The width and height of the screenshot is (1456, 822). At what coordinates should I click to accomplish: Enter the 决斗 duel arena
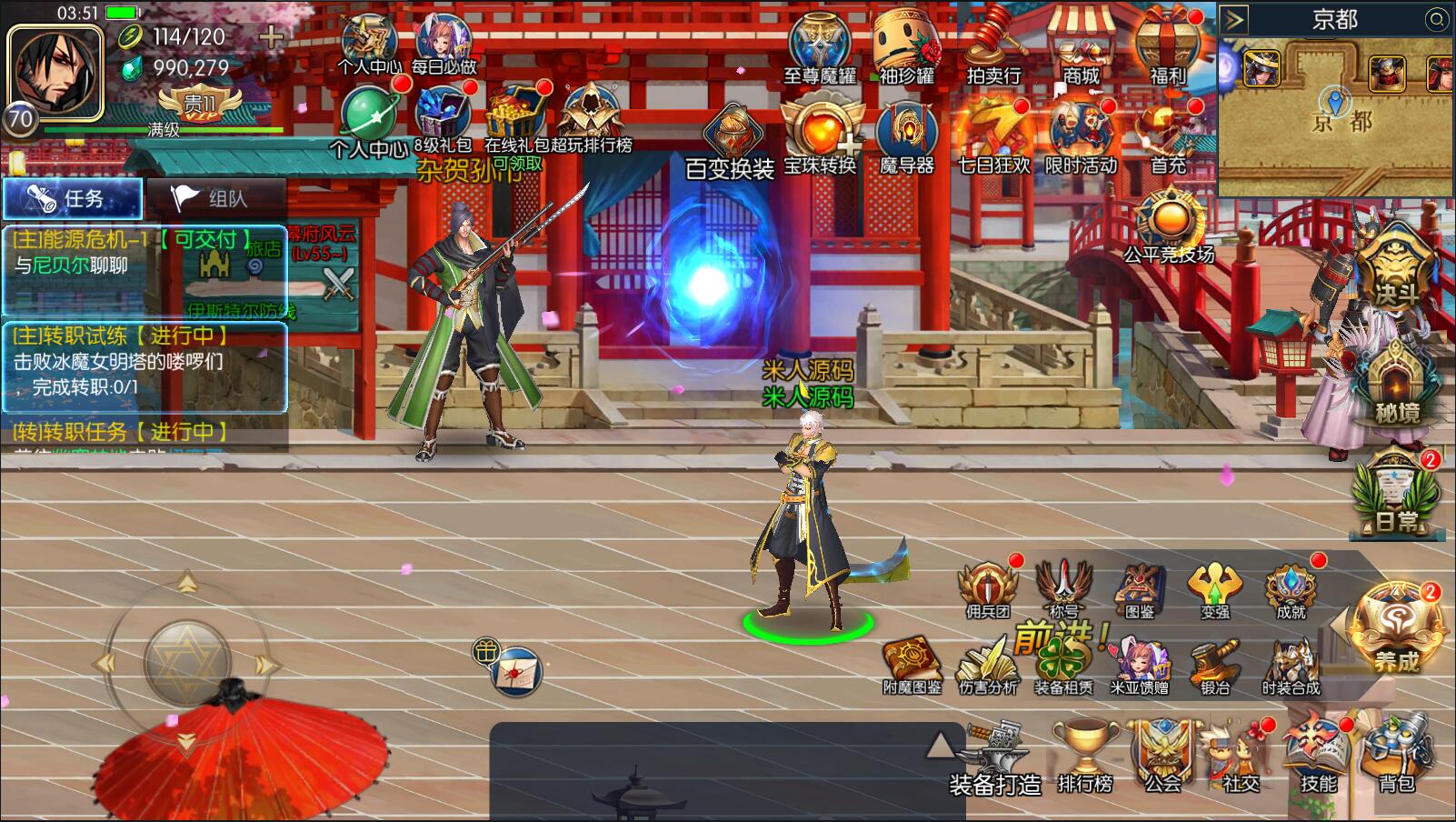(x=1396, y=268)
